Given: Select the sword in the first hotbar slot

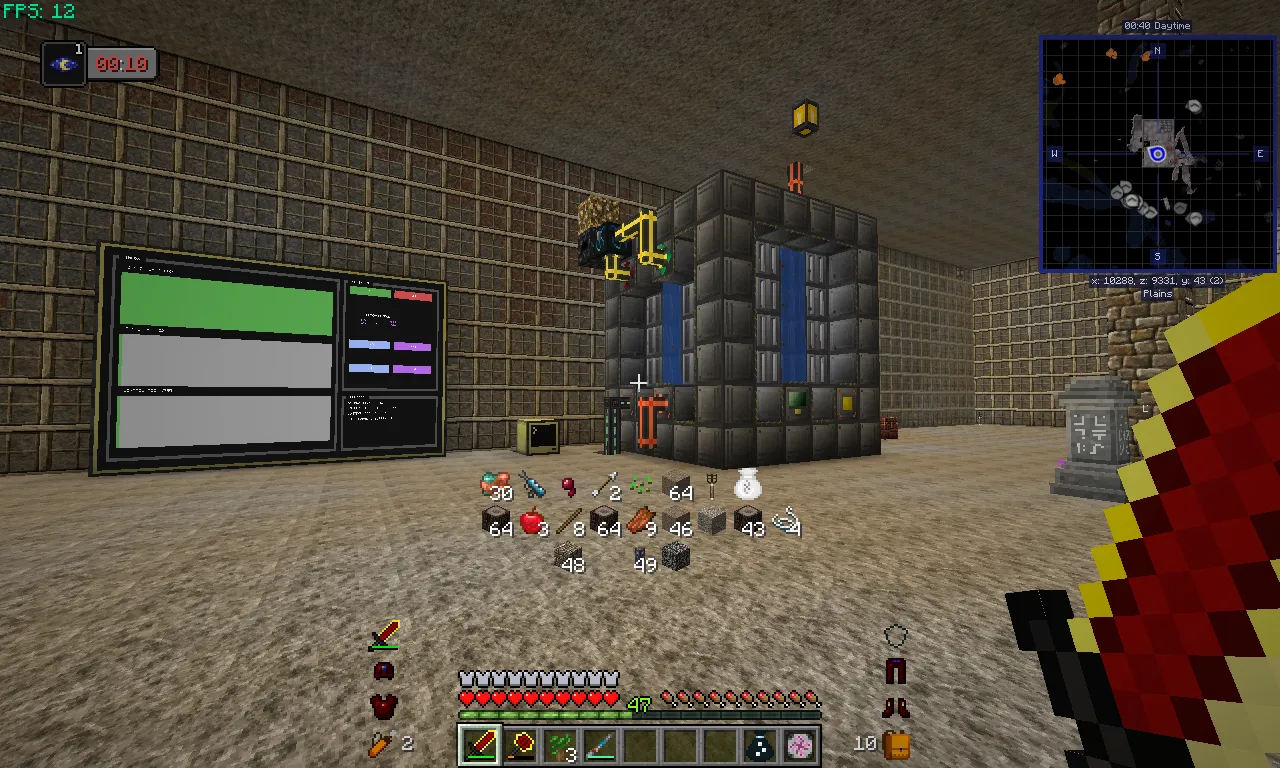Looking at the screenshot, I should point(479,744).
